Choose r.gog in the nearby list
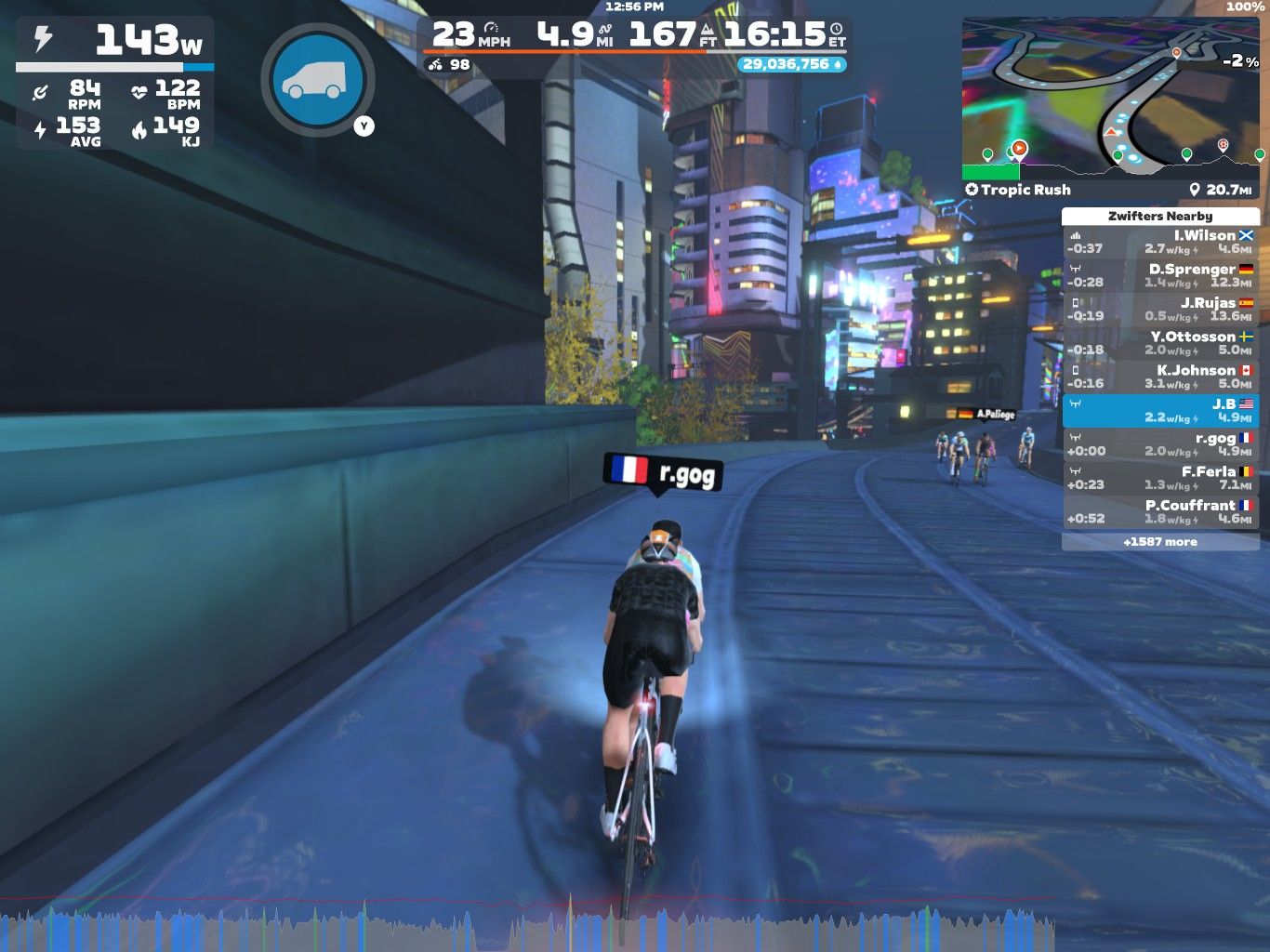The image size is (1270, 952). pyautogui.click(x=1160, y=444)
